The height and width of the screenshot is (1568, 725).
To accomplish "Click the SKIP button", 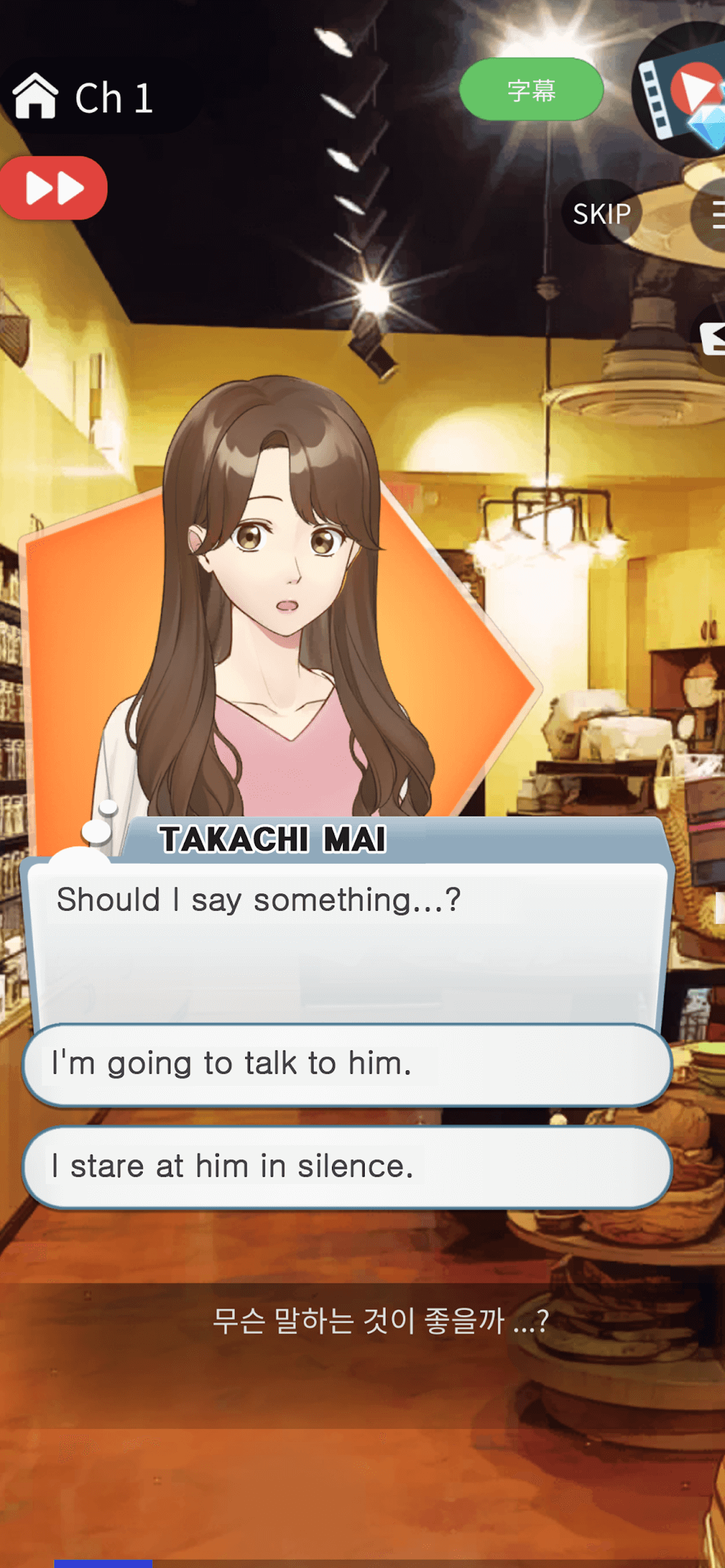I will [601, 213].
